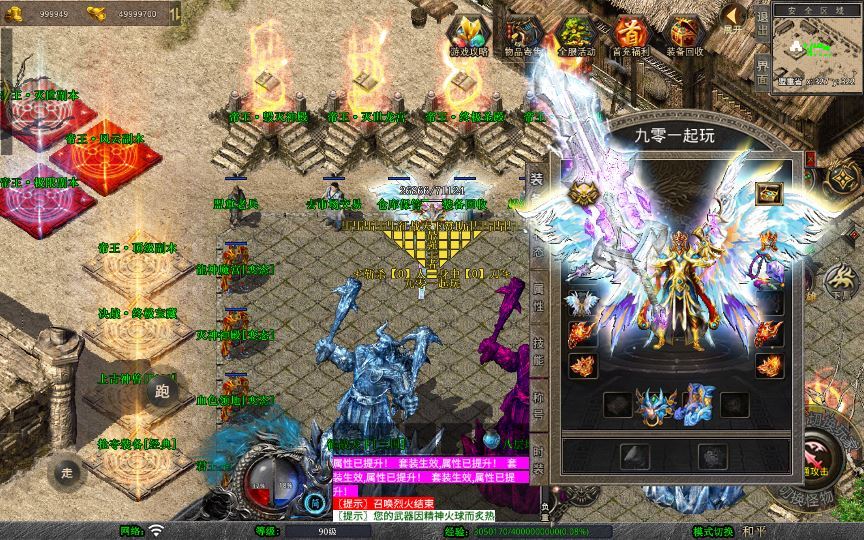Click the 展开 expand arrow button
This screenshot has height=540, width=864.
click(735, 19)
